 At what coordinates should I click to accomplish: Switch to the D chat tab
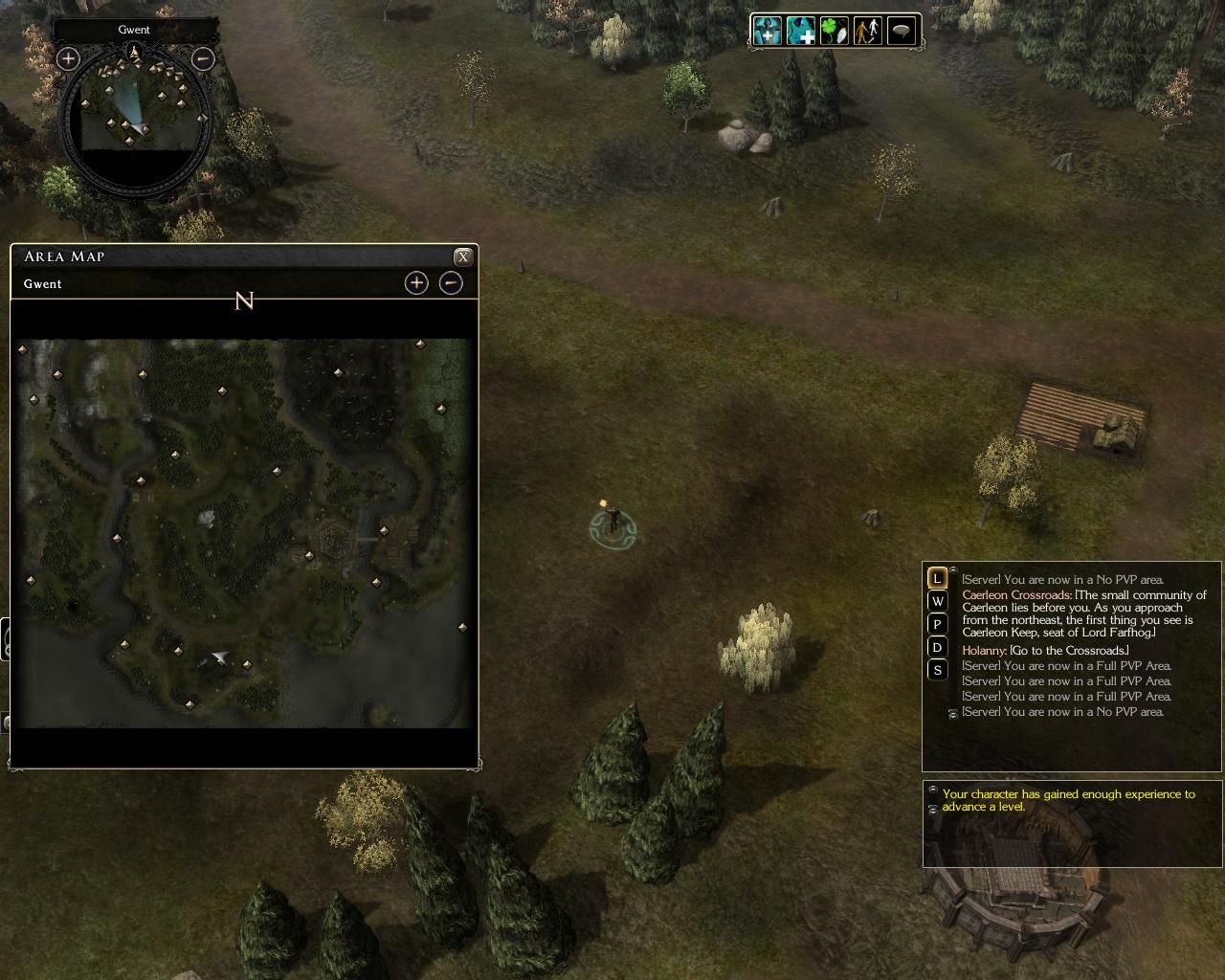pos(938,647)
